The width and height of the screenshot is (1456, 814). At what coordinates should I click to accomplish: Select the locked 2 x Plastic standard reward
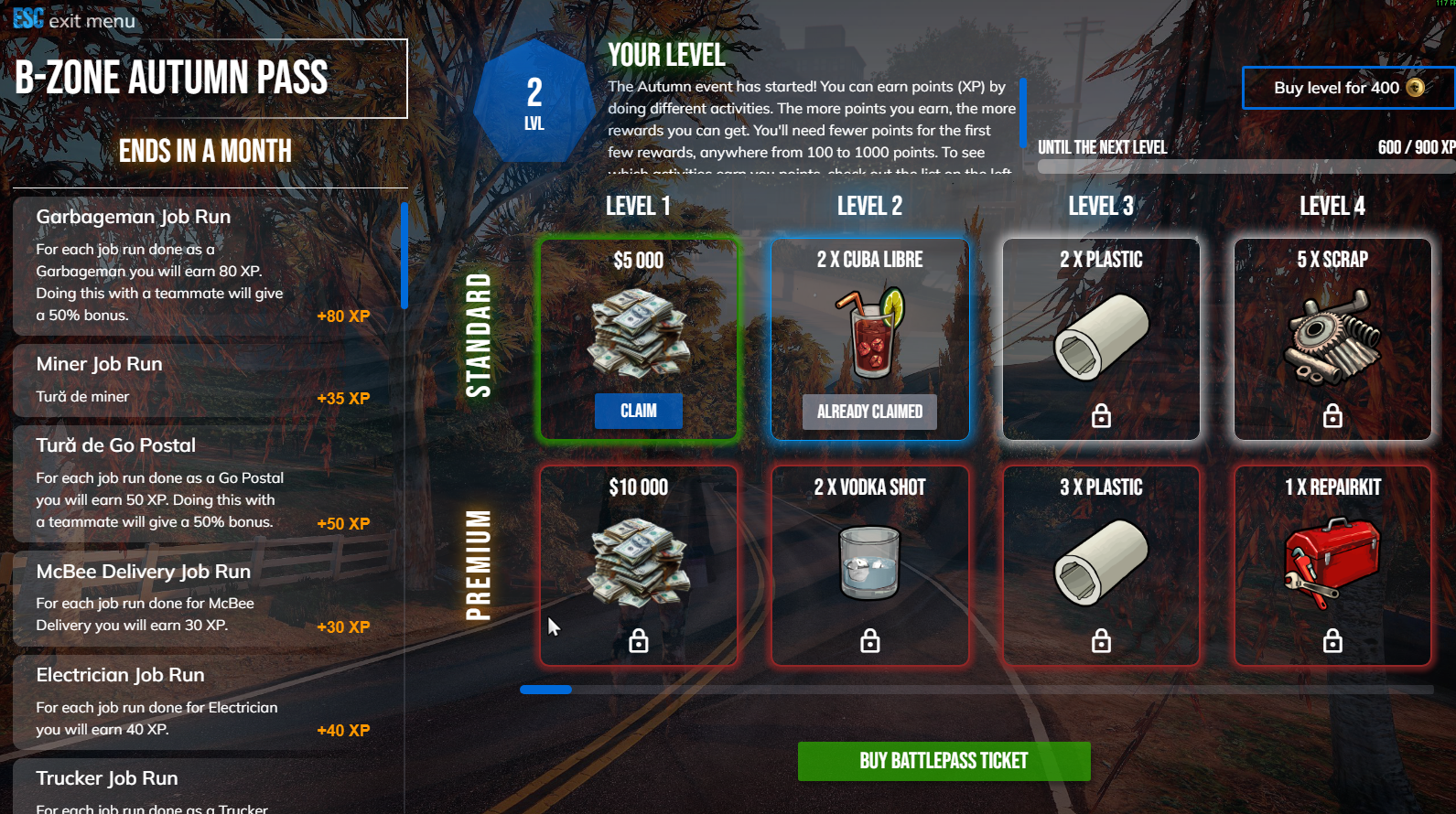[1101, 339]
